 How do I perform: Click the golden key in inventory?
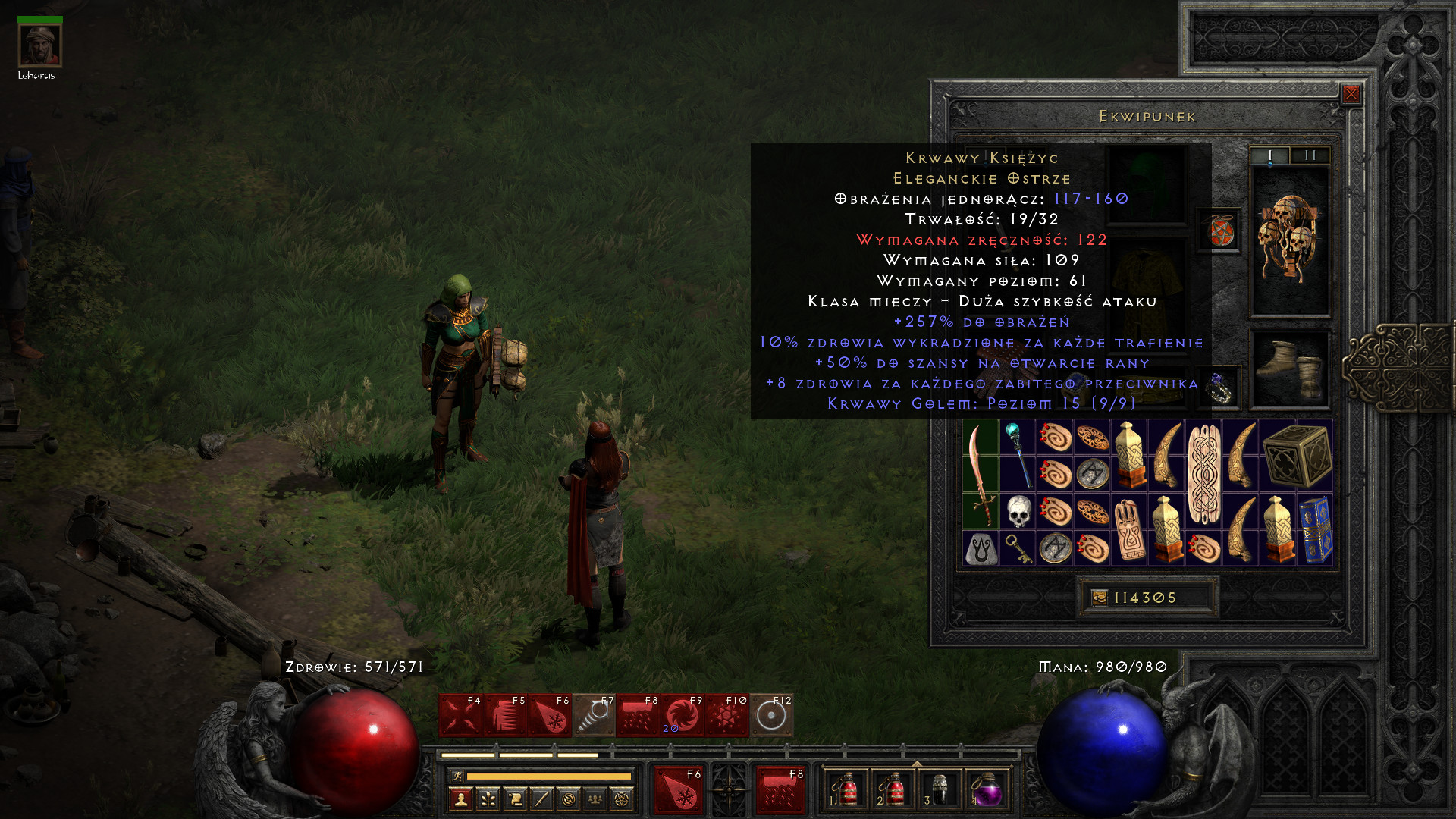[1017, 548]
